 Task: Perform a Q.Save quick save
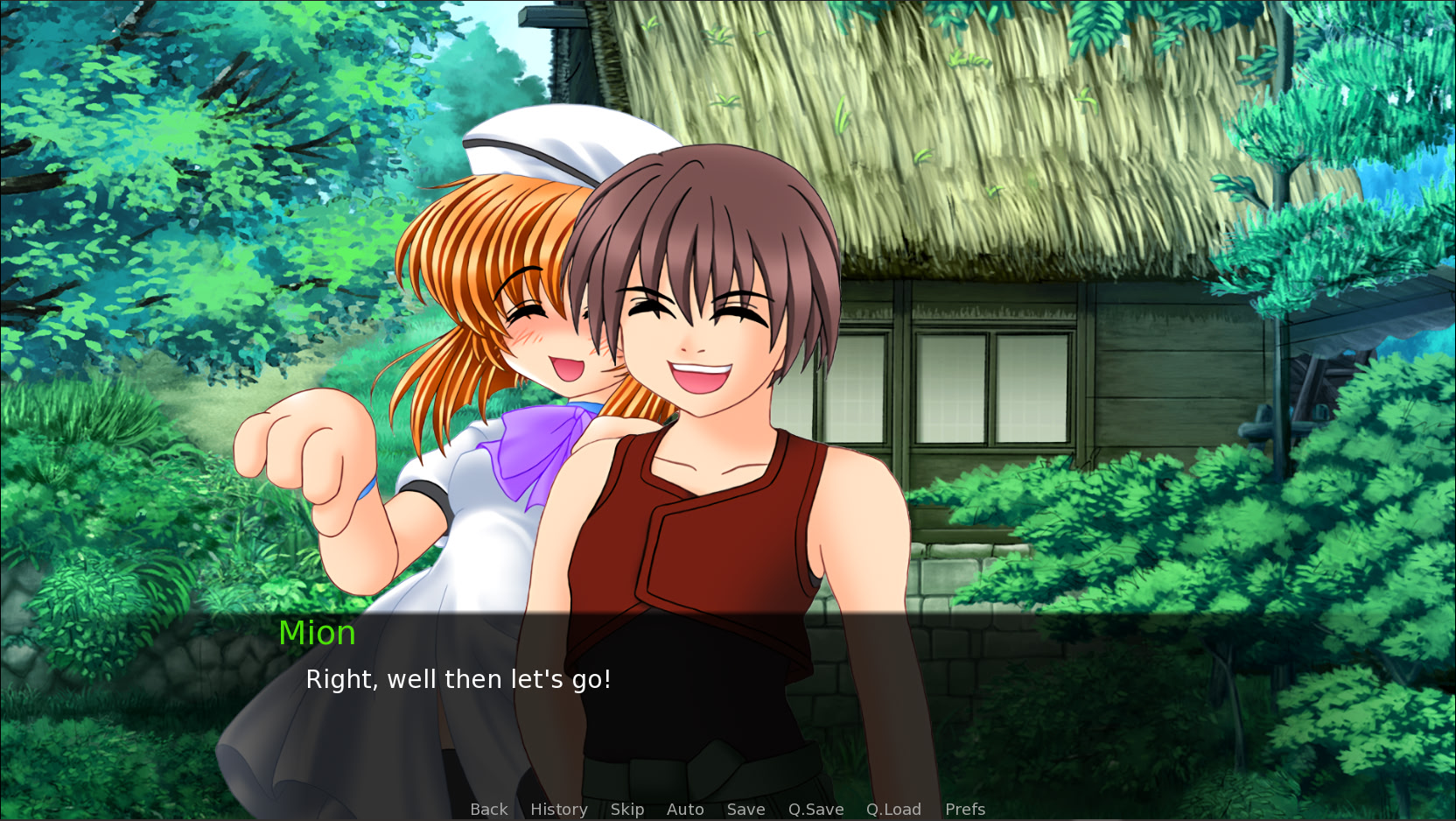point(815,809)
